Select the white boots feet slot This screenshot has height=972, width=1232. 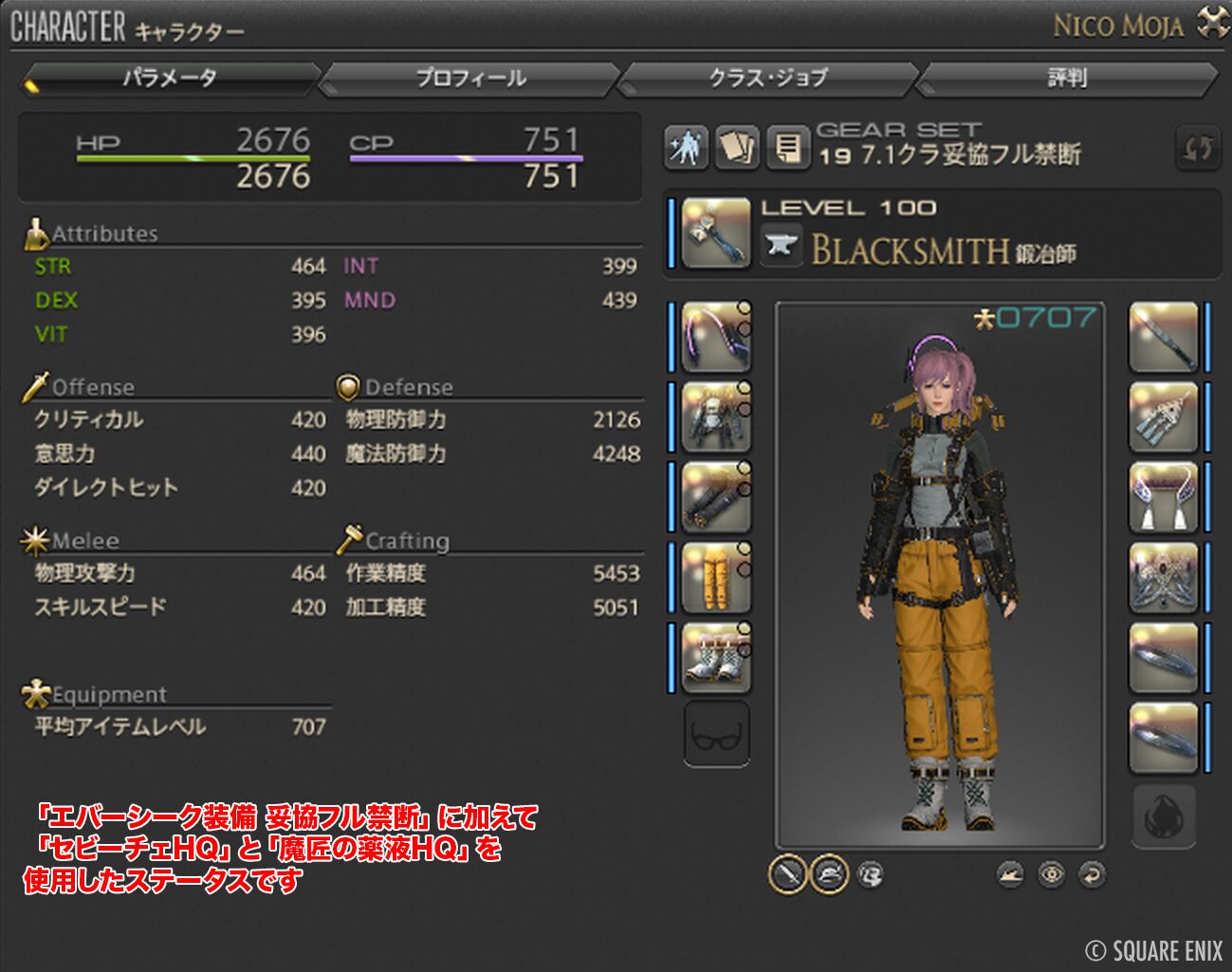715,656
